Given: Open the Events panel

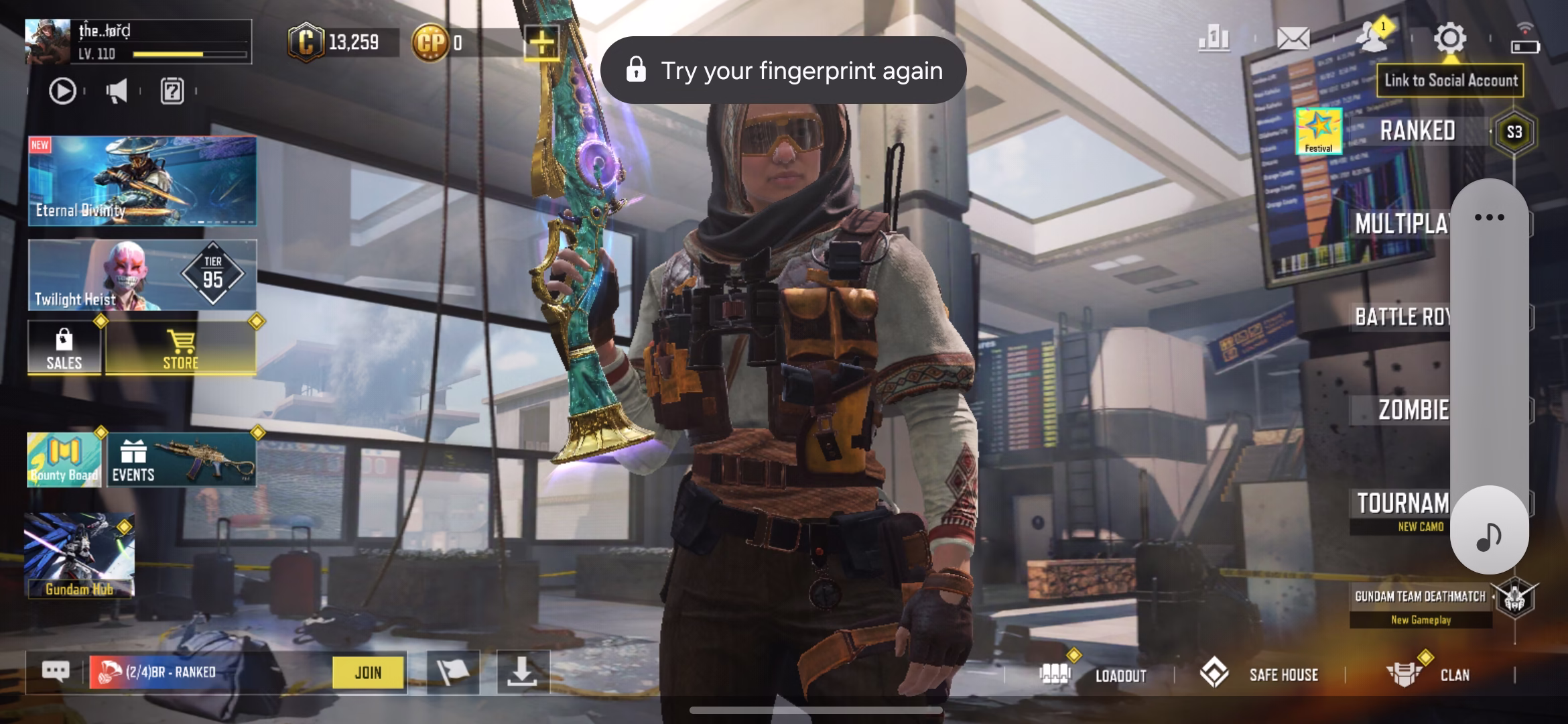Looking at the screenshot, I should [x=181, y=459].
